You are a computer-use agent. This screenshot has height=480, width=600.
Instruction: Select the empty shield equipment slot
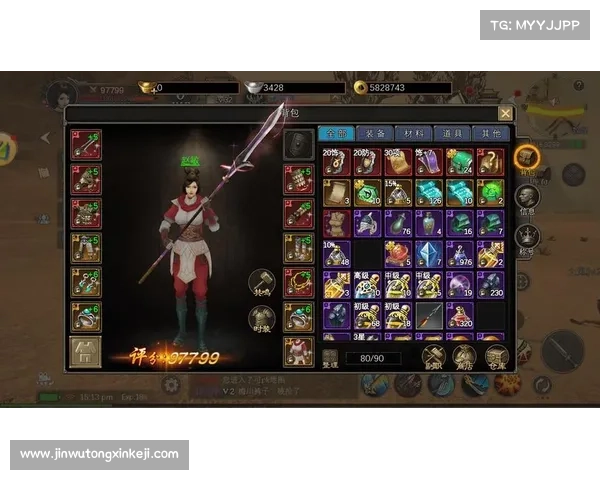(x=296, y=145)
